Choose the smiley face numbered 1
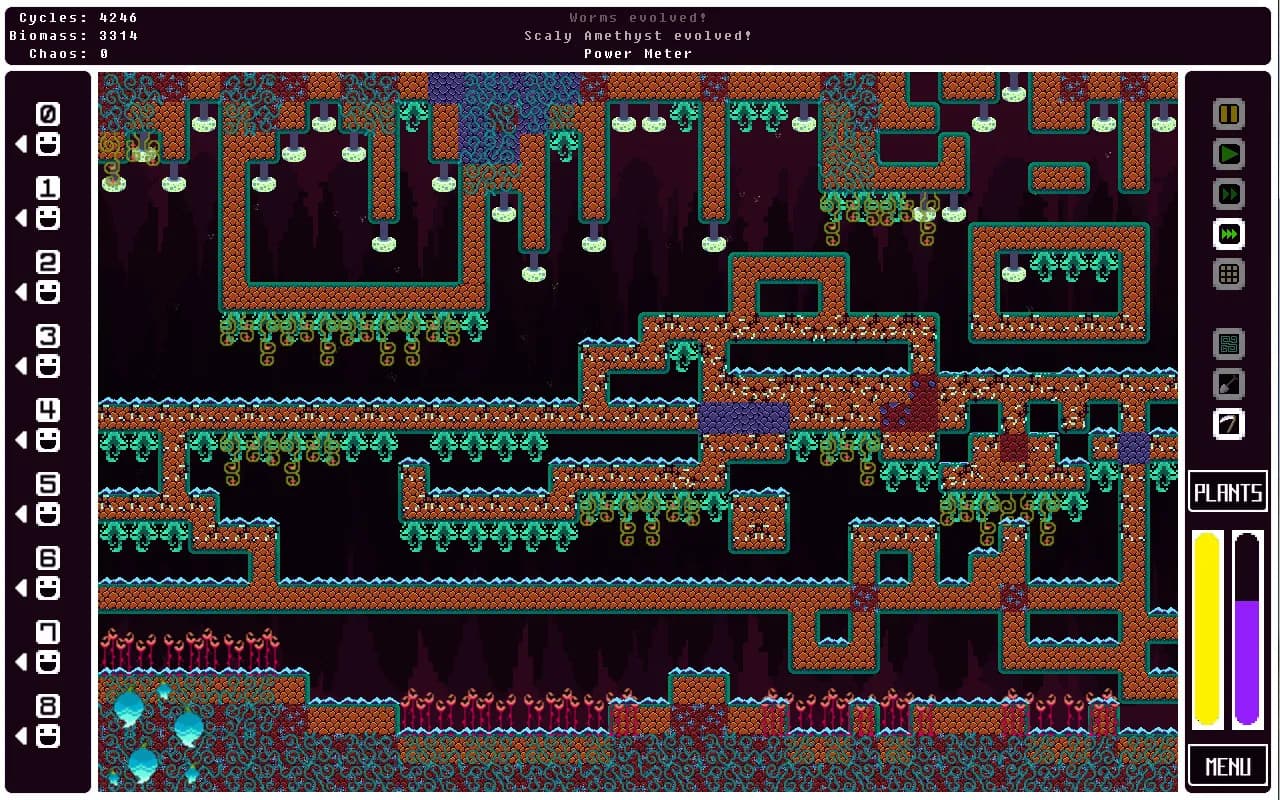The image size is (1280, 800). point(47,219)
